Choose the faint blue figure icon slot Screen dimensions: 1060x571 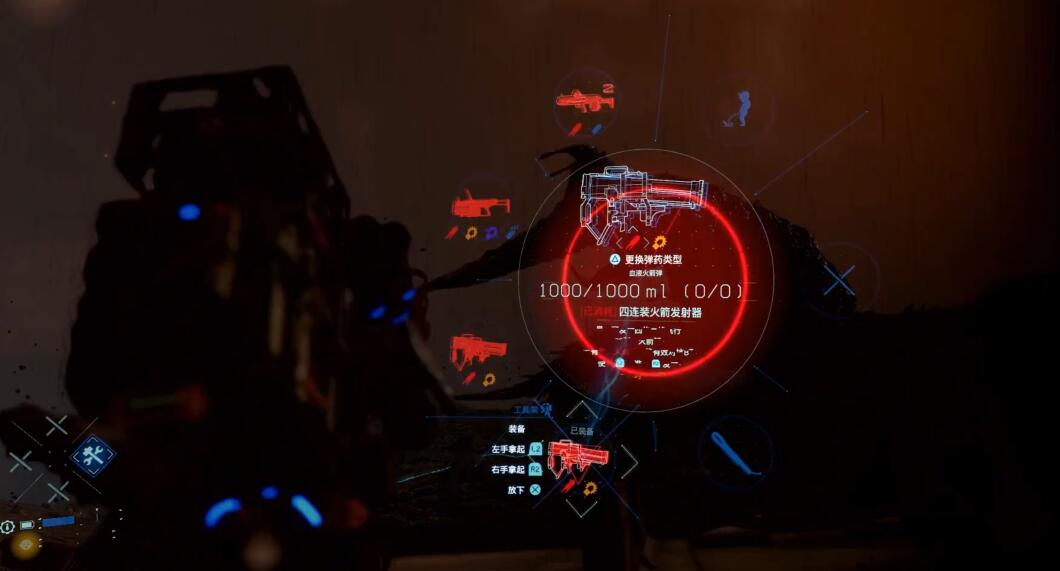point(740,108)
